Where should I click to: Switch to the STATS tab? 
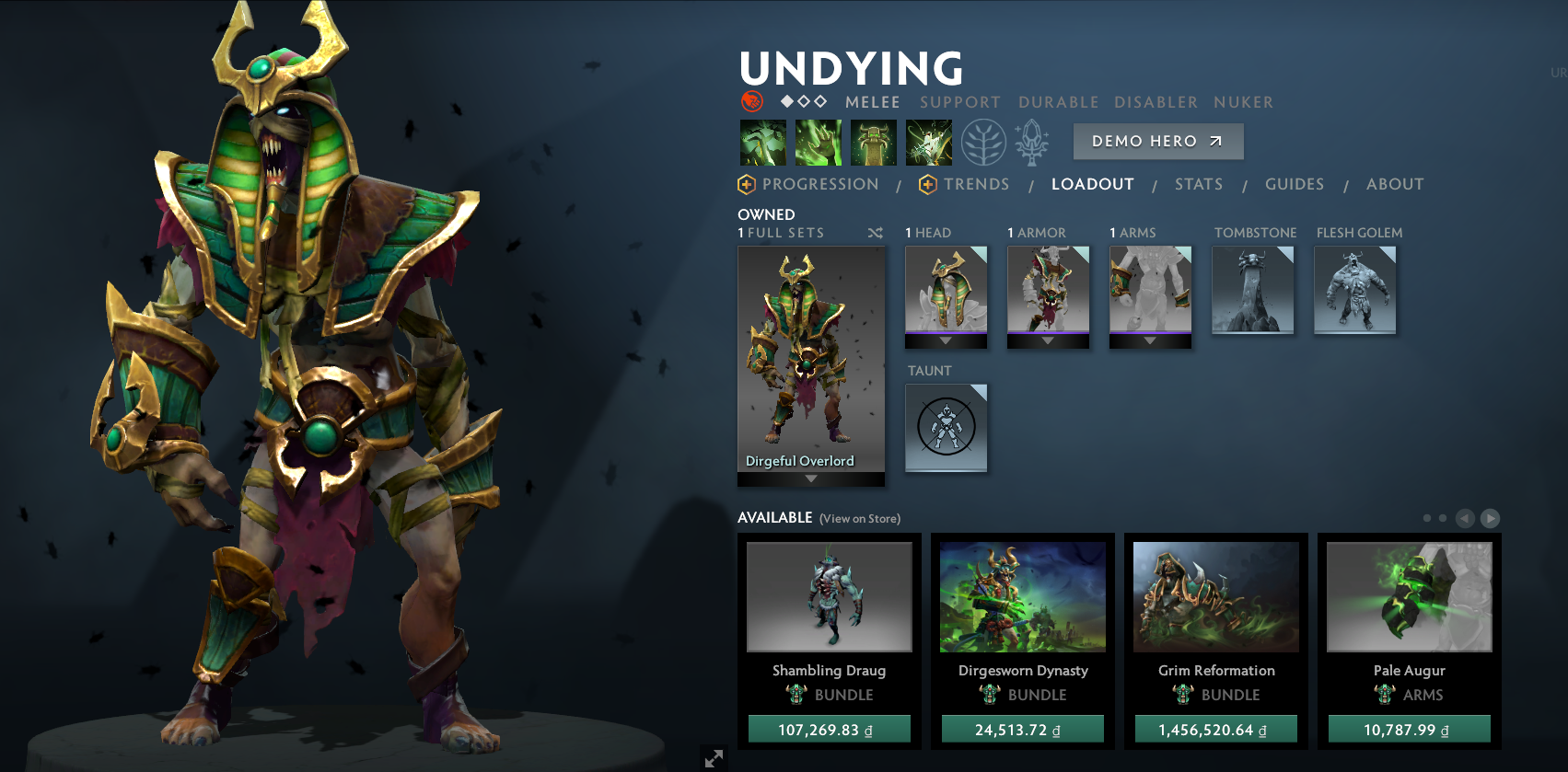pos(1198,184)
